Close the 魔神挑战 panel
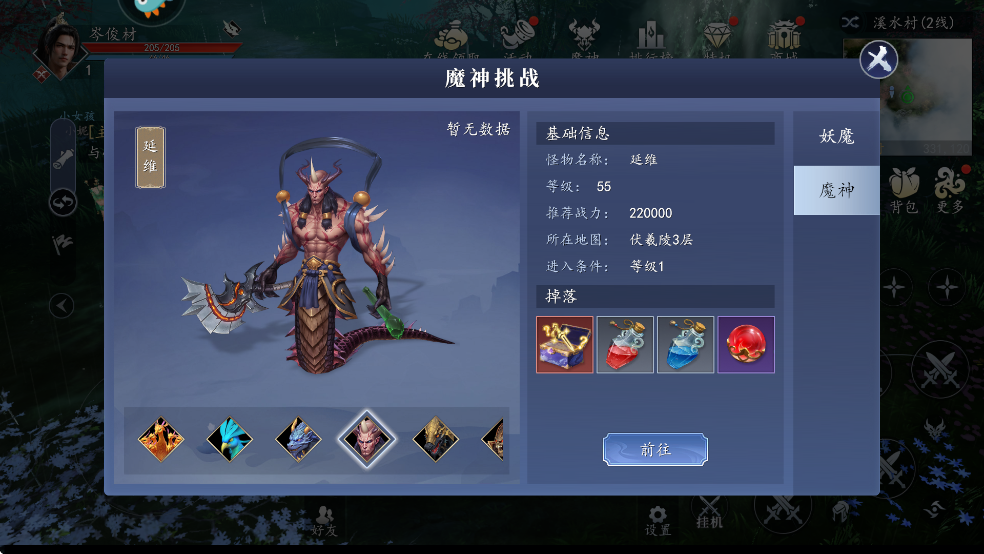The height and width of the screenshot is (554, 984). (878, 60)
